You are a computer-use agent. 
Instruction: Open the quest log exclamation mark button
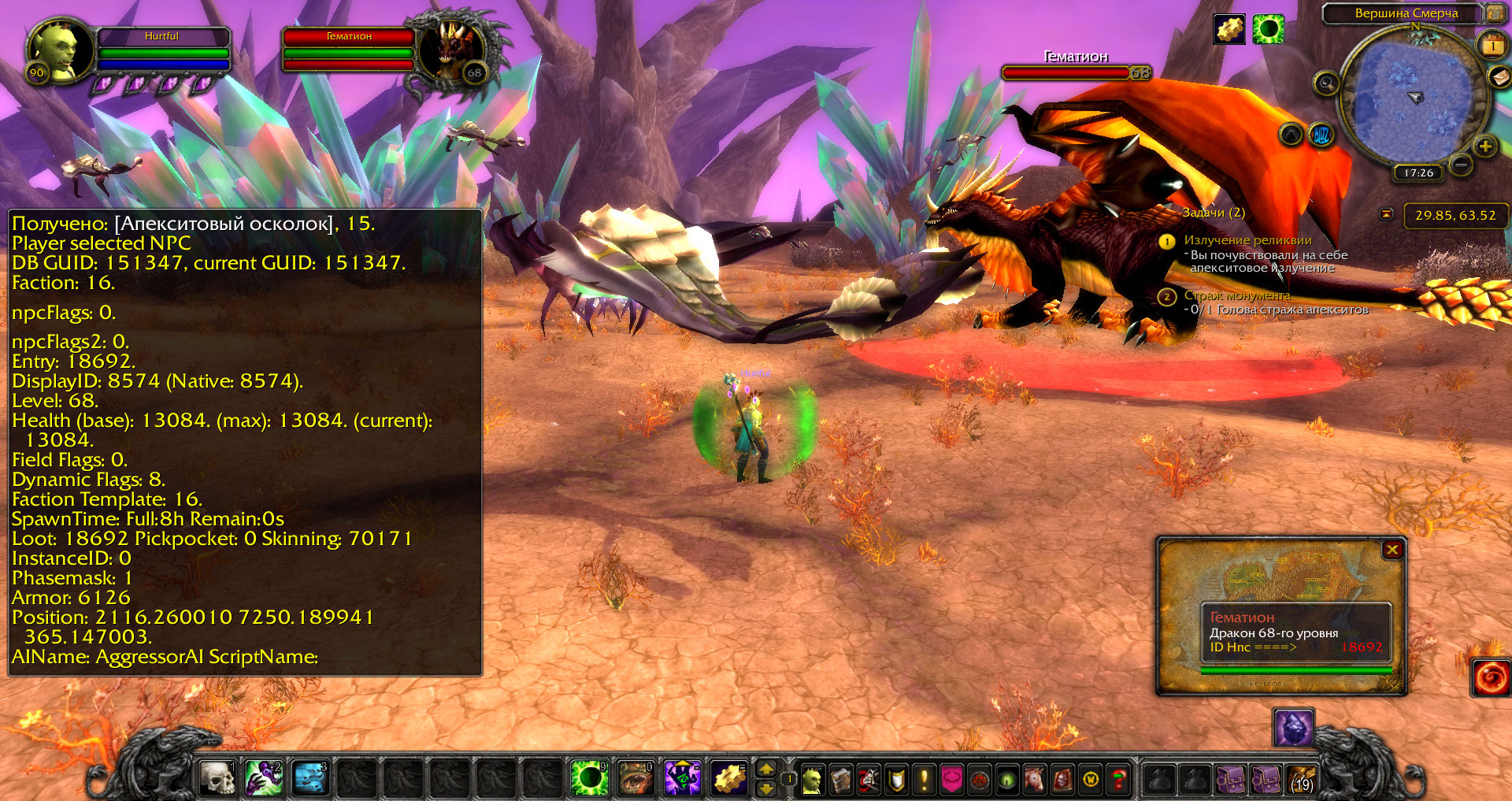pos(924,780)
